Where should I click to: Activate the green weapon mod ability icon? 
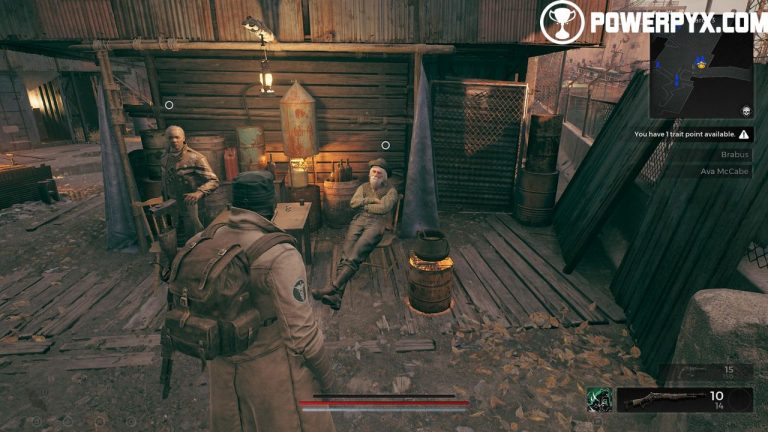[x=599, y=400]
